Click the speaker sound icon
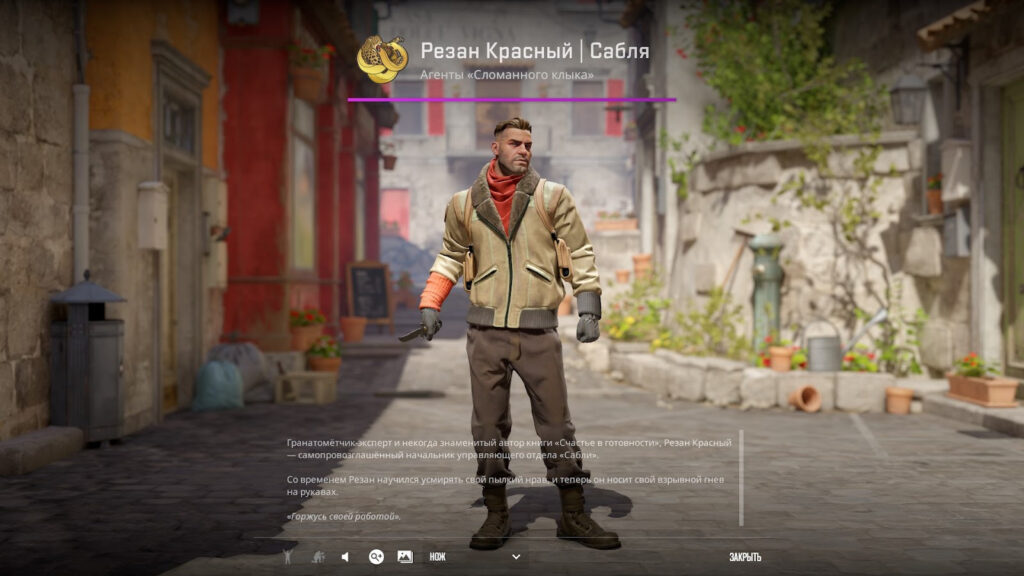Viewport: 1024px width, 576px height. point(346,557)
